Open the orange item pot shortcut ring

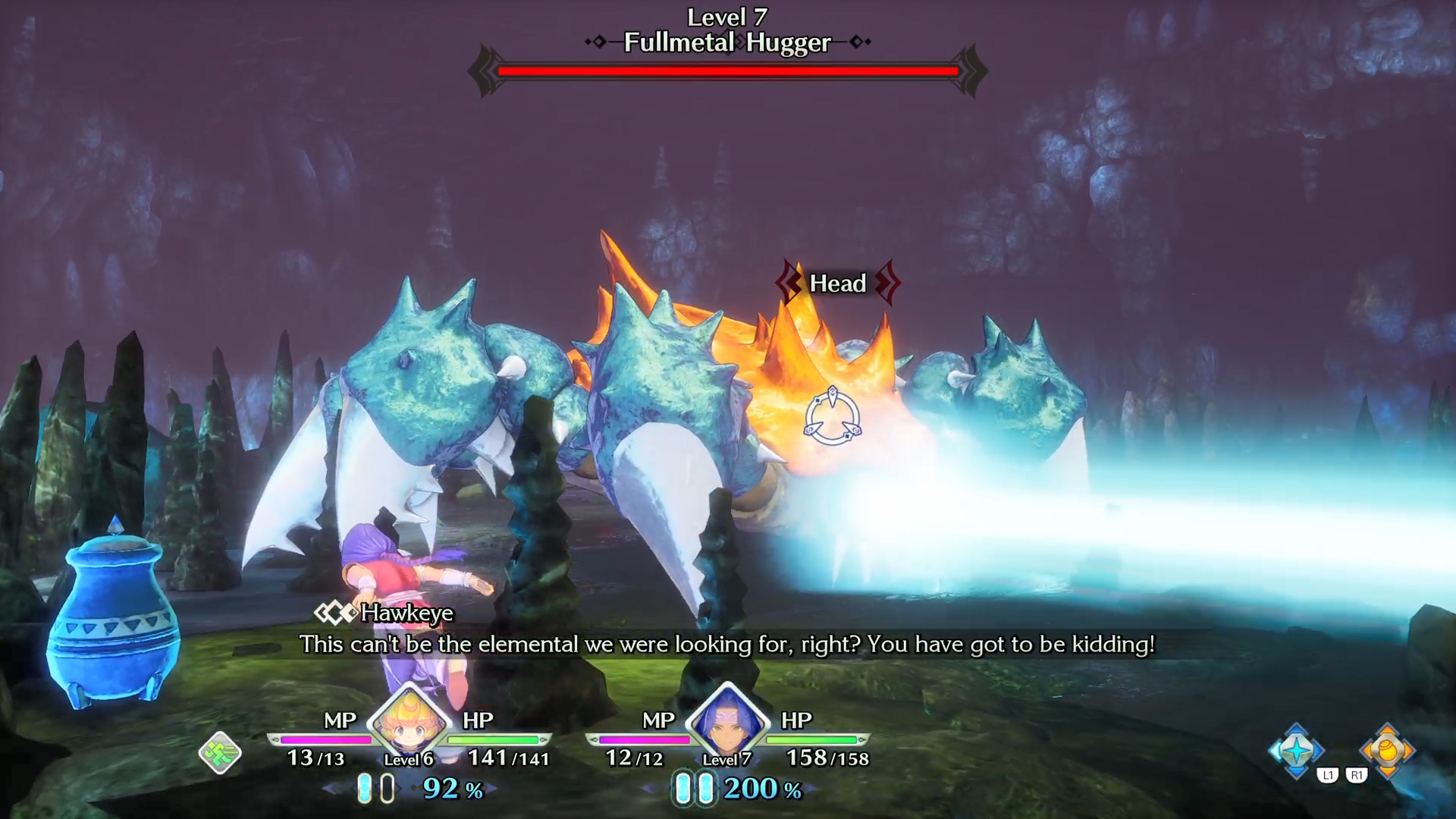pyautogui.click(x=1387, y=751)
